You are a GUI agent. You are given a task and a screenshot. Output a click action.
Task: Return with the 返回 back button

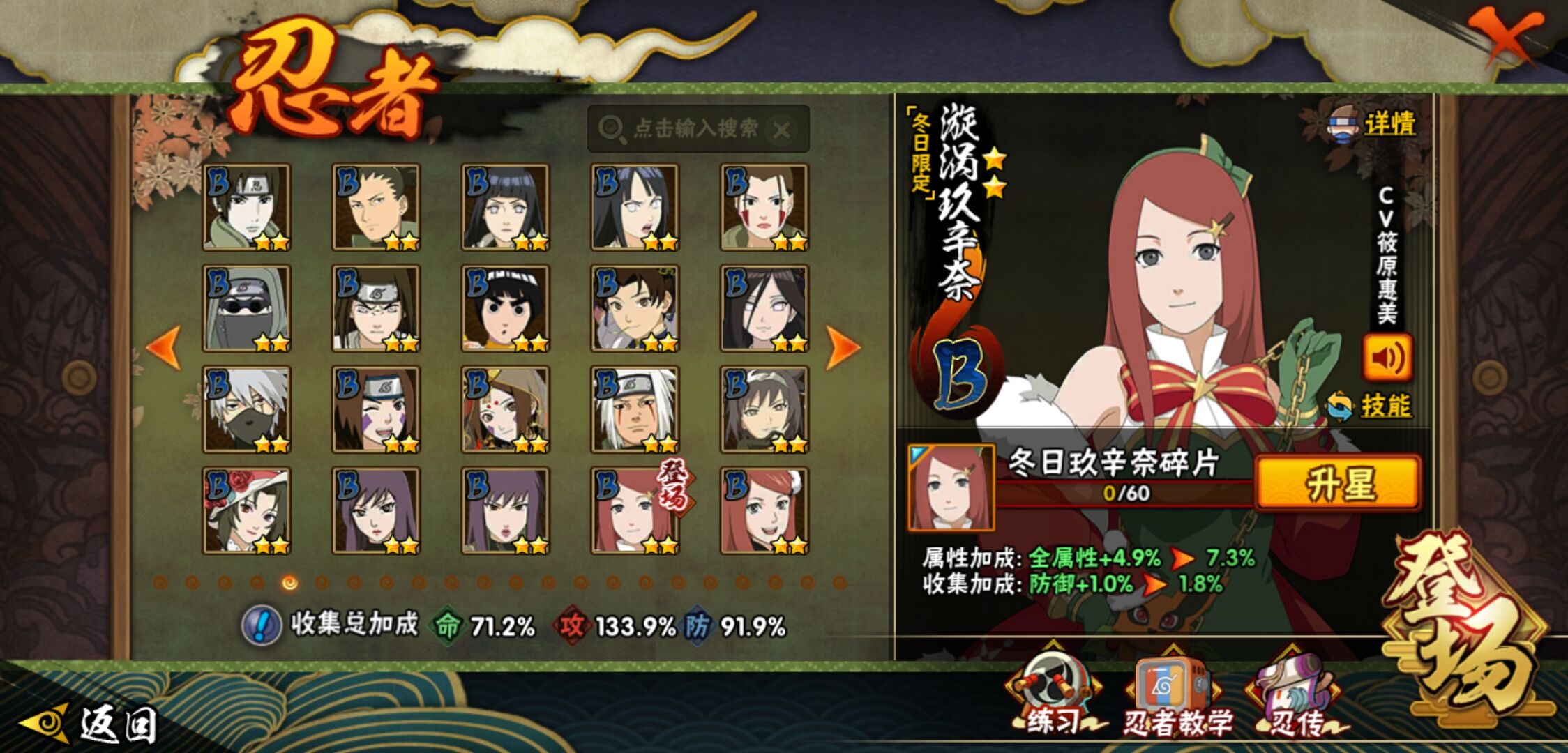(91, 724)
